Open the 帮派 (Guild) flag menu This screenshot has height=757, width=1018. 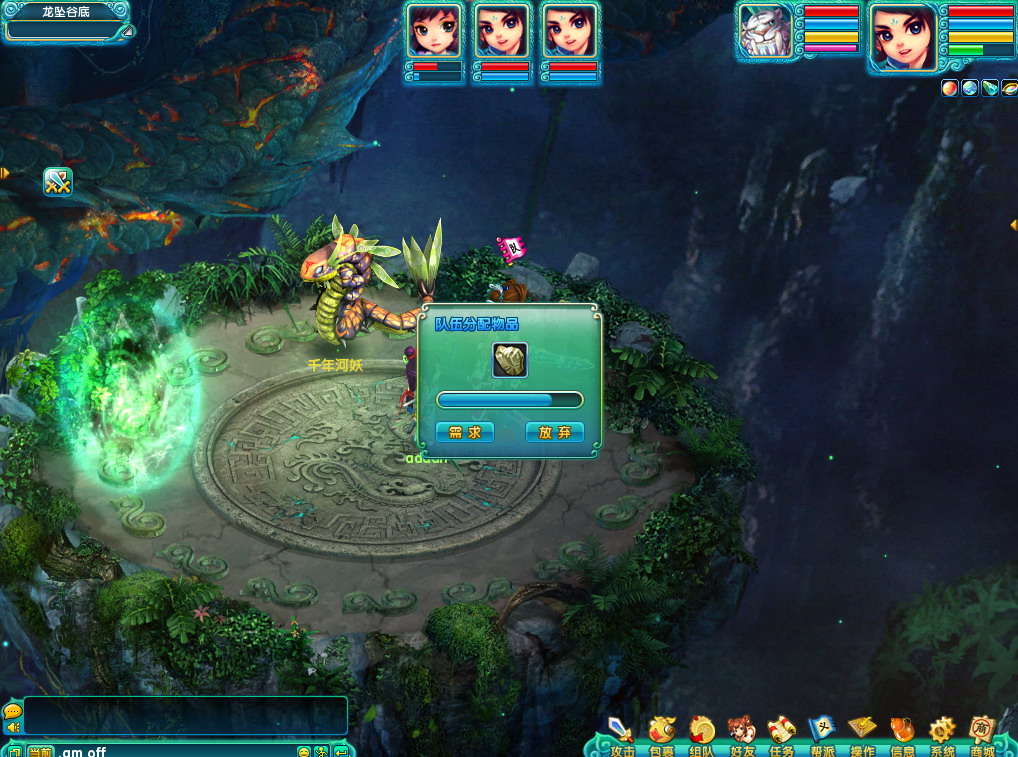(822, 733)
